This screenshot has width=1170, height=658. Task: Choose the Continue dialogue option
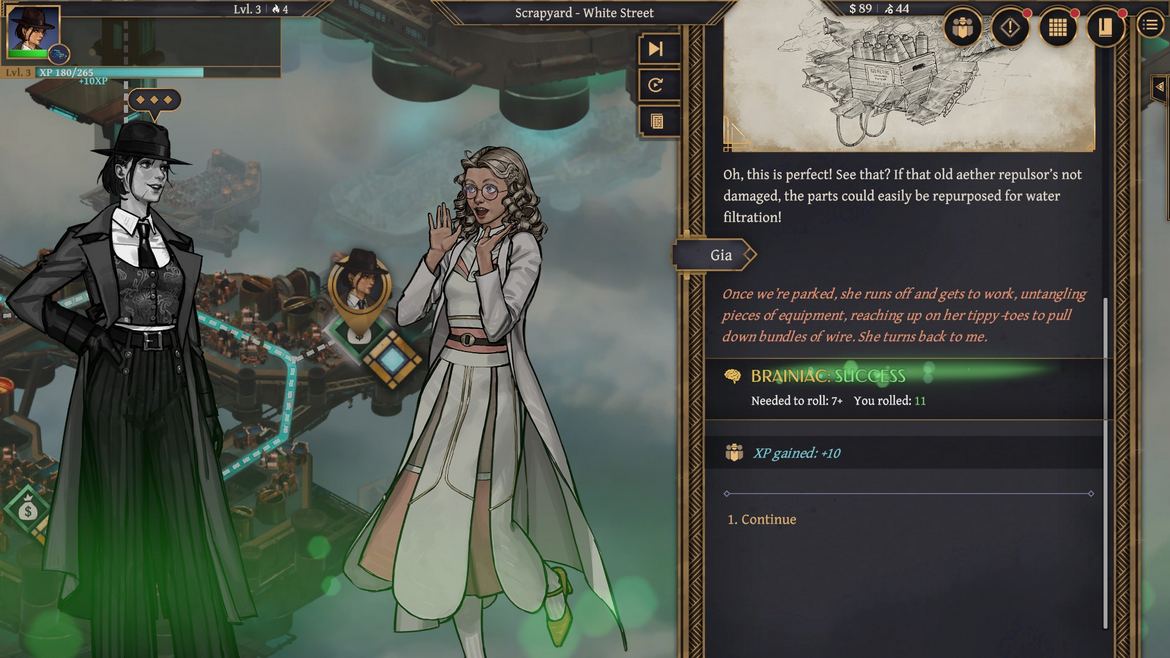pyautogui.click(x=762, y=520)
